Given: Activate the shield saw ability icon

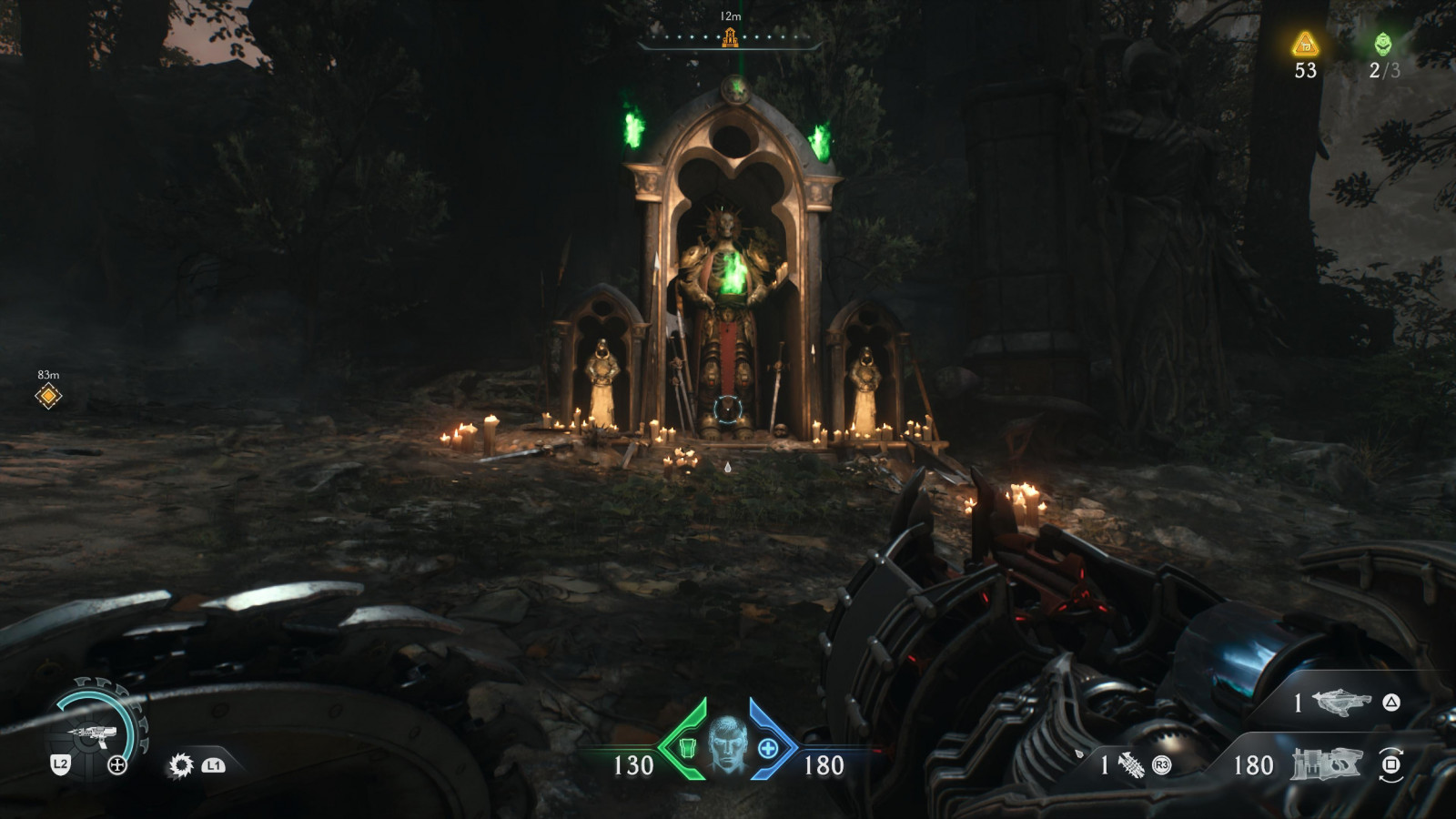Looking at the screenshot, I should [181, 765].
